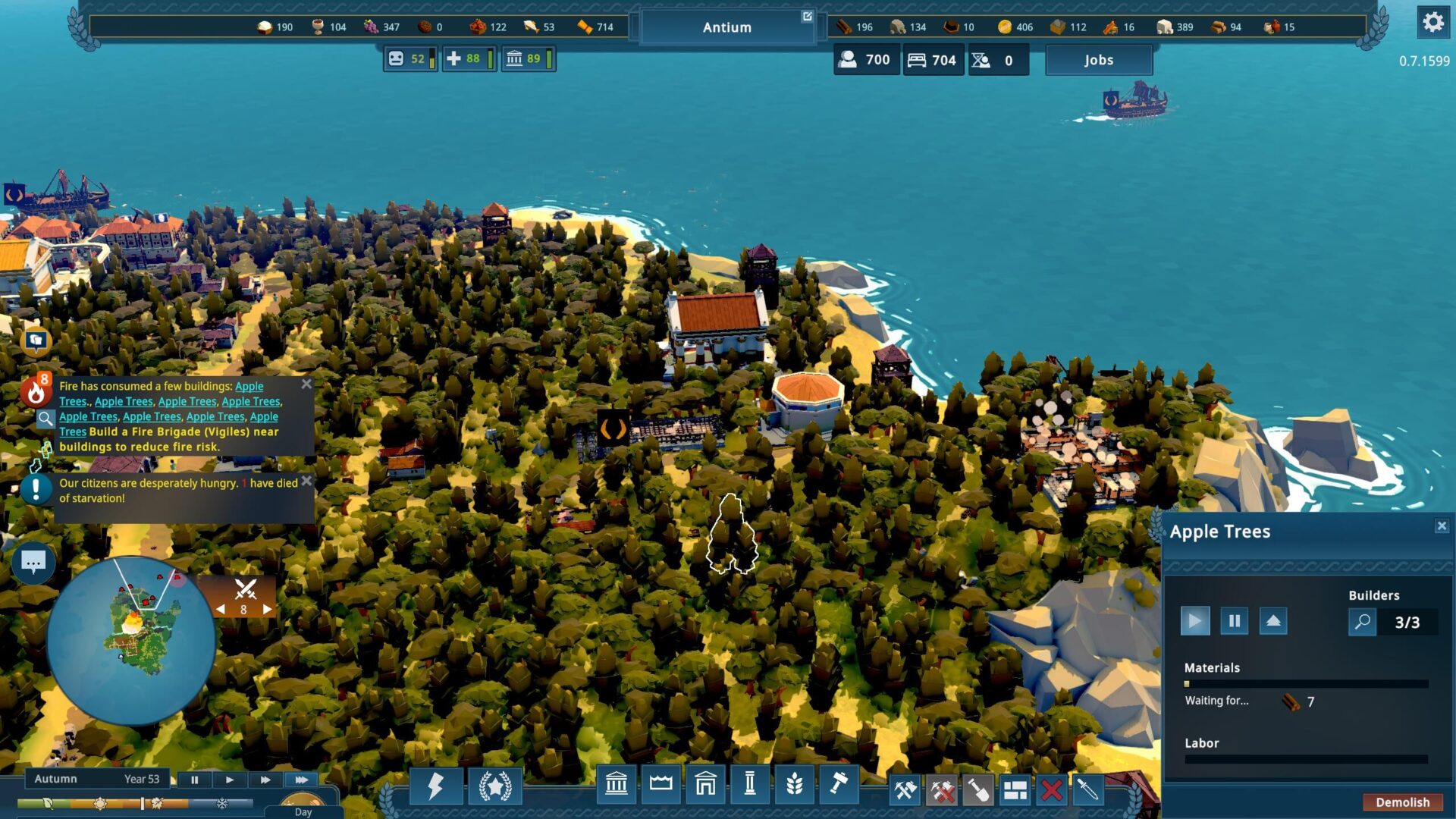Open the chat speech bubble
Viewport: 1456px width, 819px height.
(x=33, y=562)
